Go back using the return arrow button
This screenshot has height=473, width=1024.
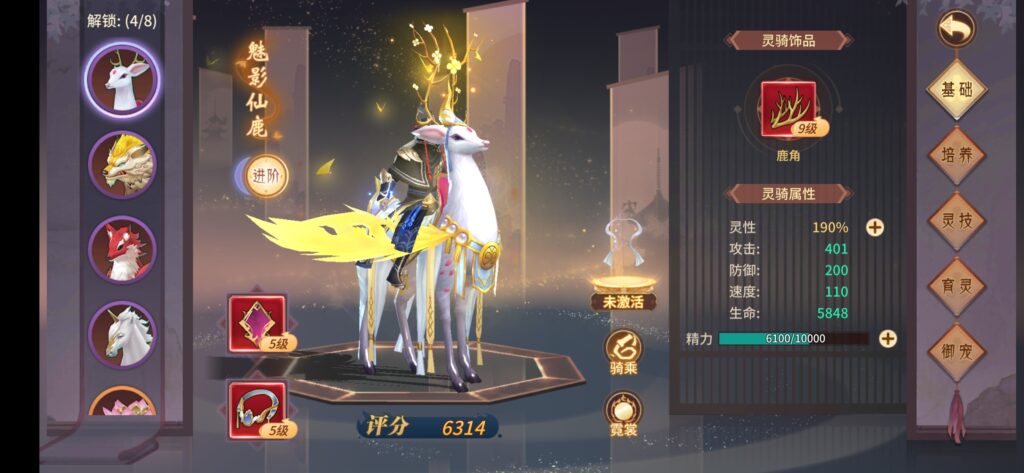pyautogui.click(x=955, y=28)
